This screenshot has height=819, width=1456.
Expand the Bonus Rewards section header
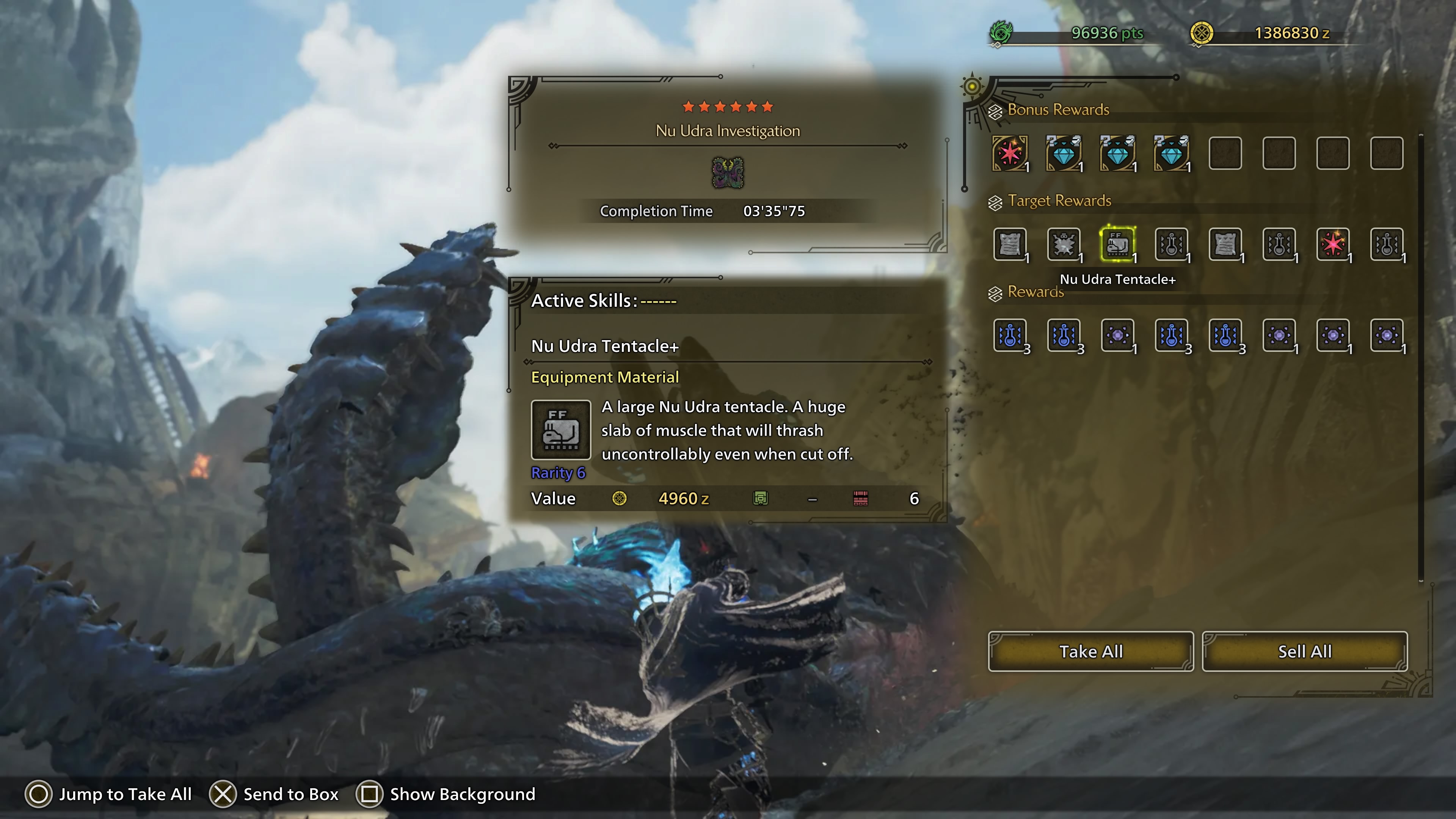coord(1057,110)
